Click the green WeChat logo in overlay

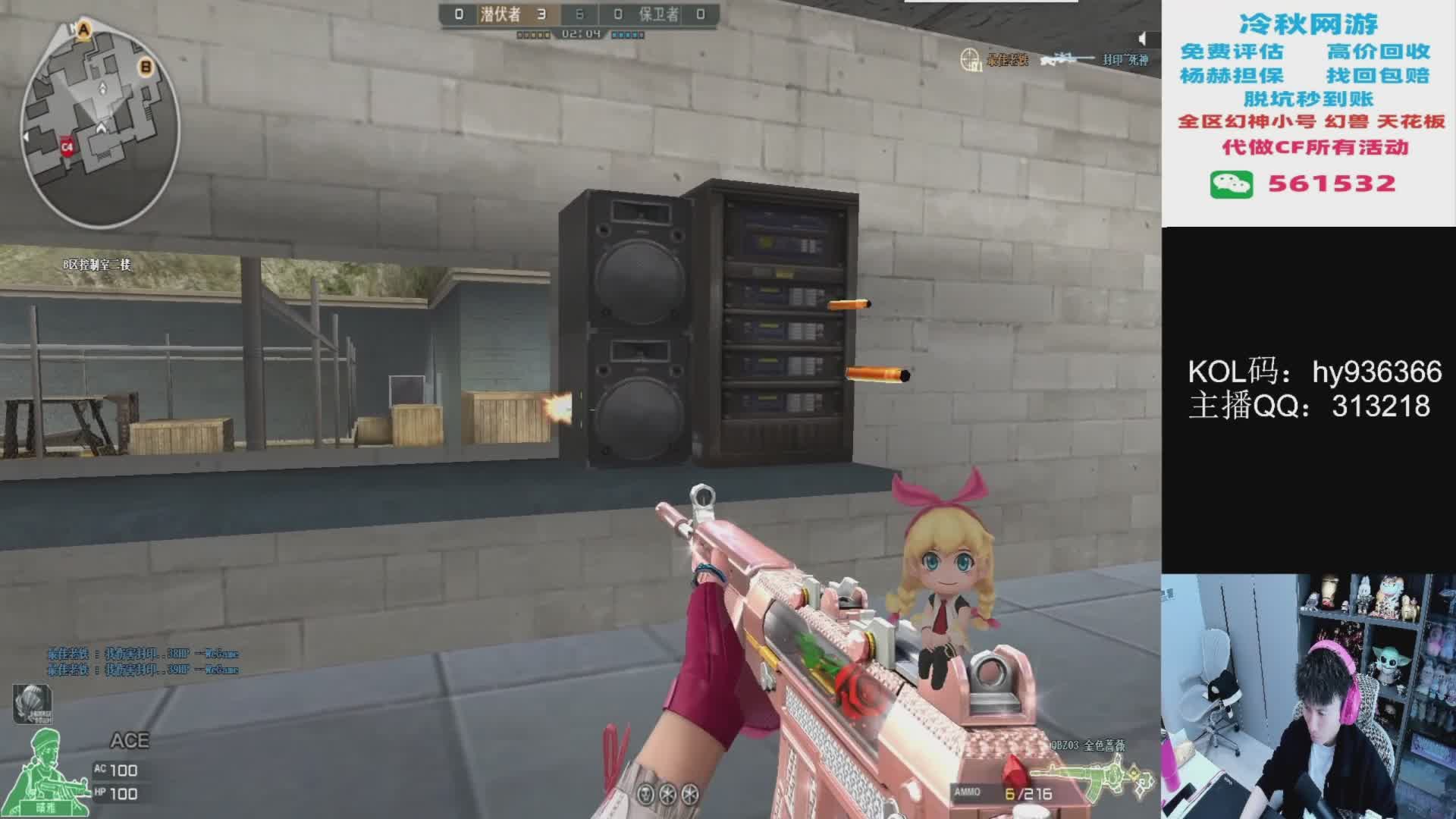[1231, 184]
